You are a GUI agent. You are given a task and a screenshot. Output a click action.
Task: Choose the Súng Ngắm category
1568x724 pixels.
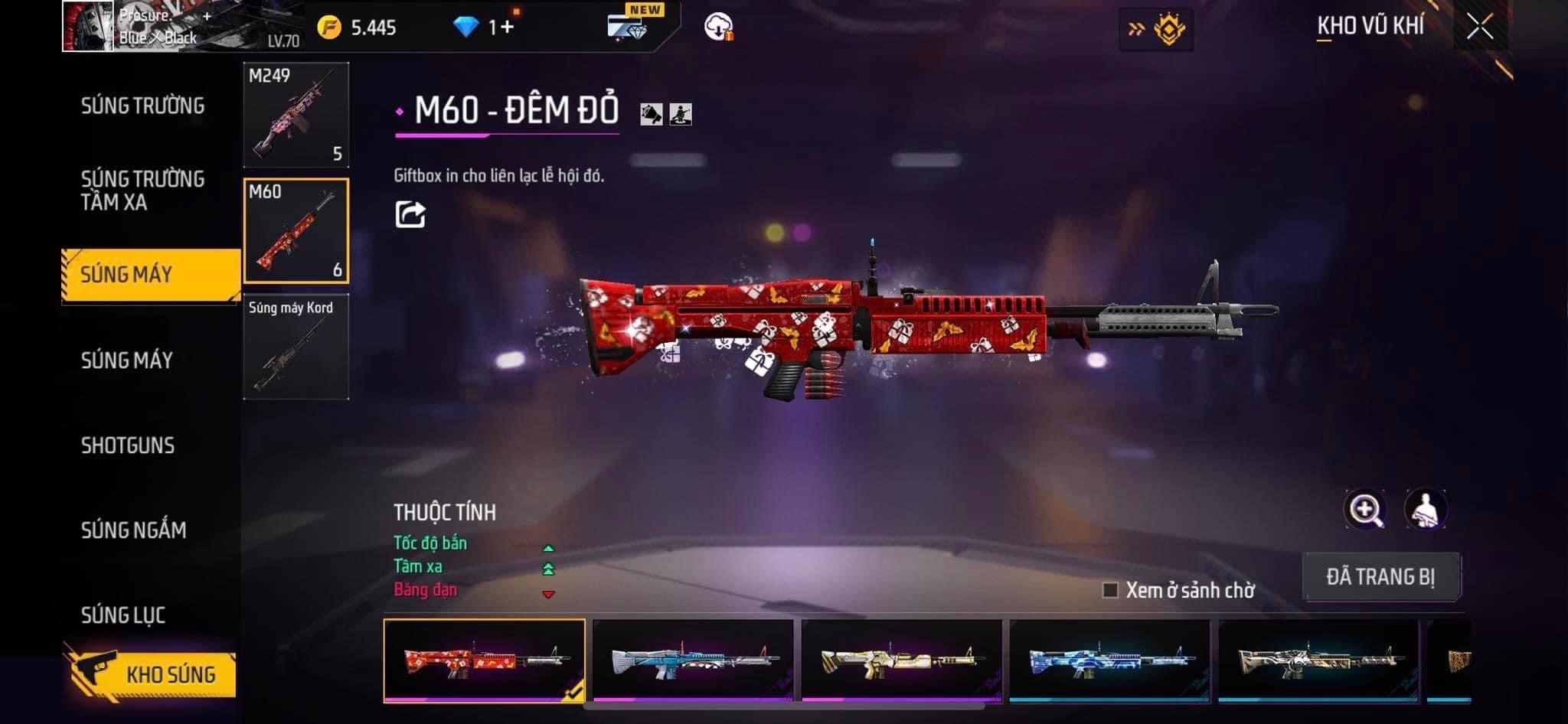click(133, 530)
